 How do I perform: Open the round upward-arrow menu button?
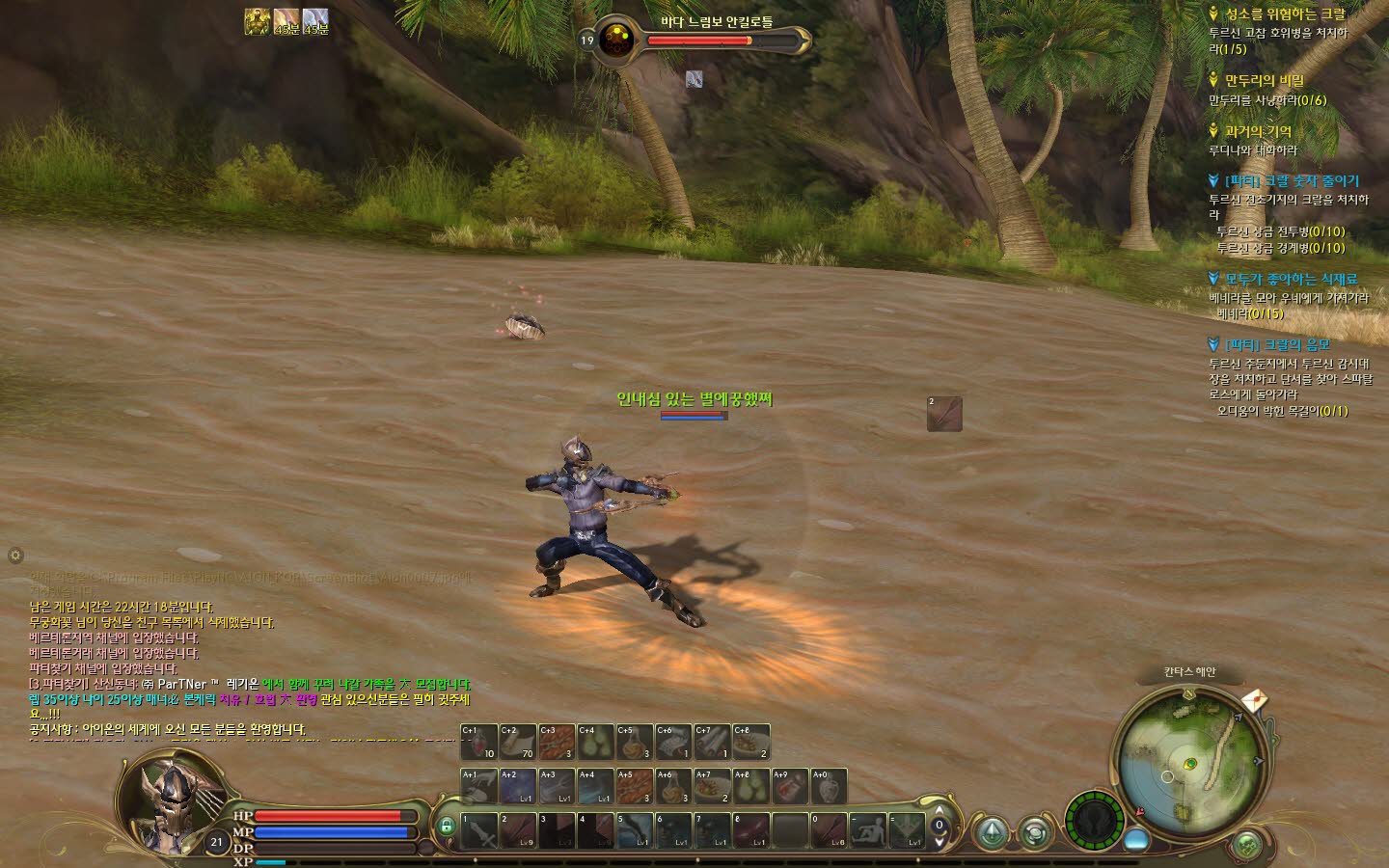coord(993,832)
